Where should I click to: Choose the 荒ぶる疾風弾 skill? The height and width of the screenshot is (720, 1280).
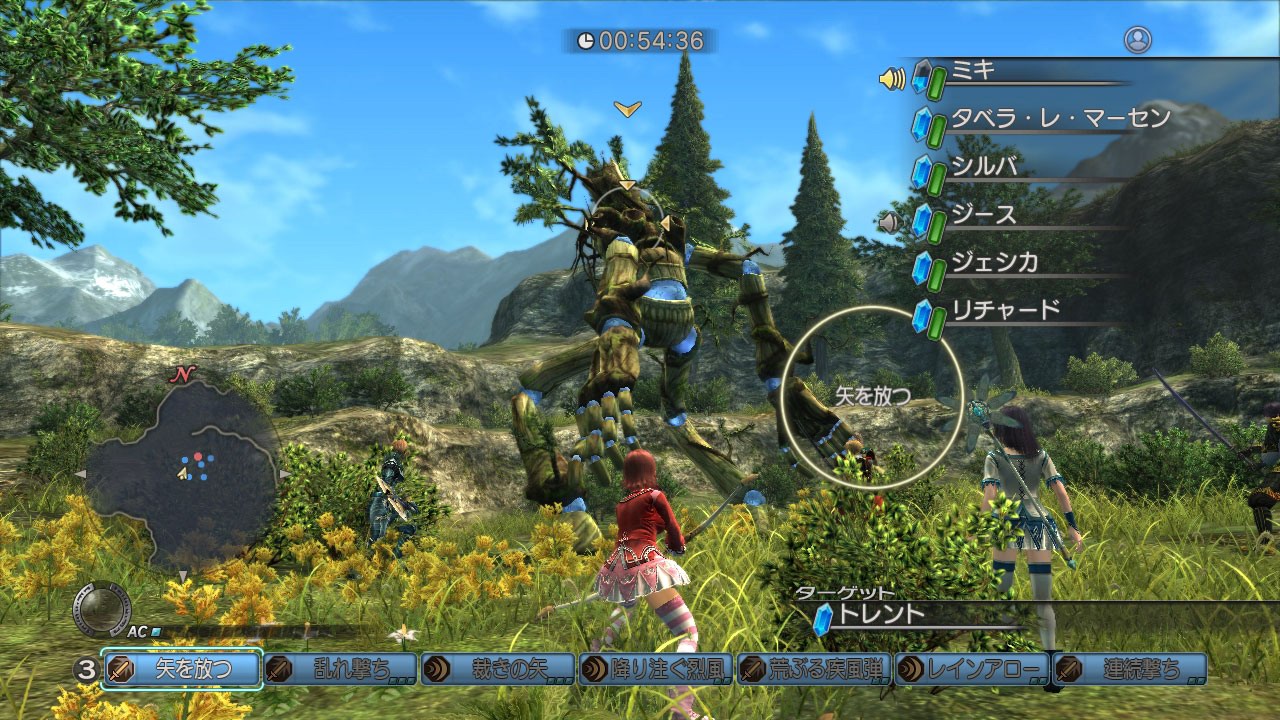(x=814, y=668)
